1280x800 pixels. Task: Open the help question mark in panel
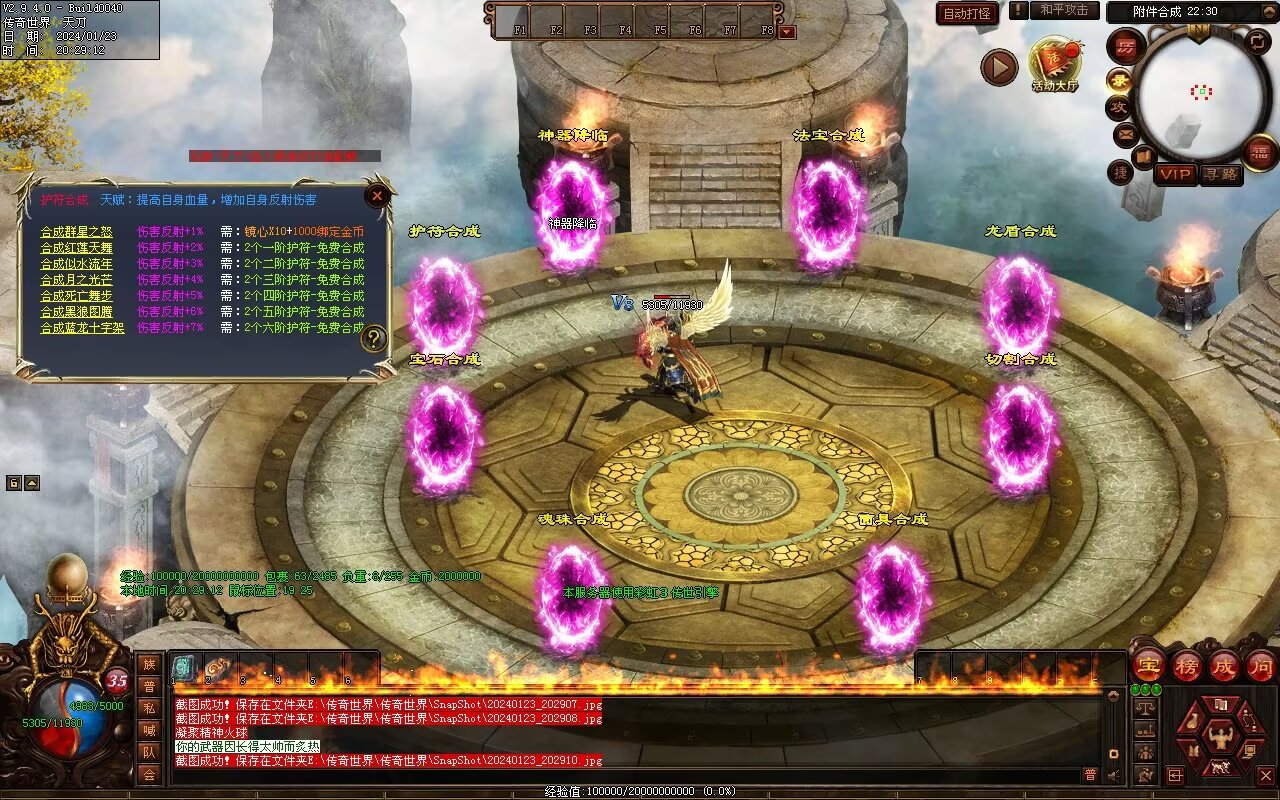(x=374, y=338)
